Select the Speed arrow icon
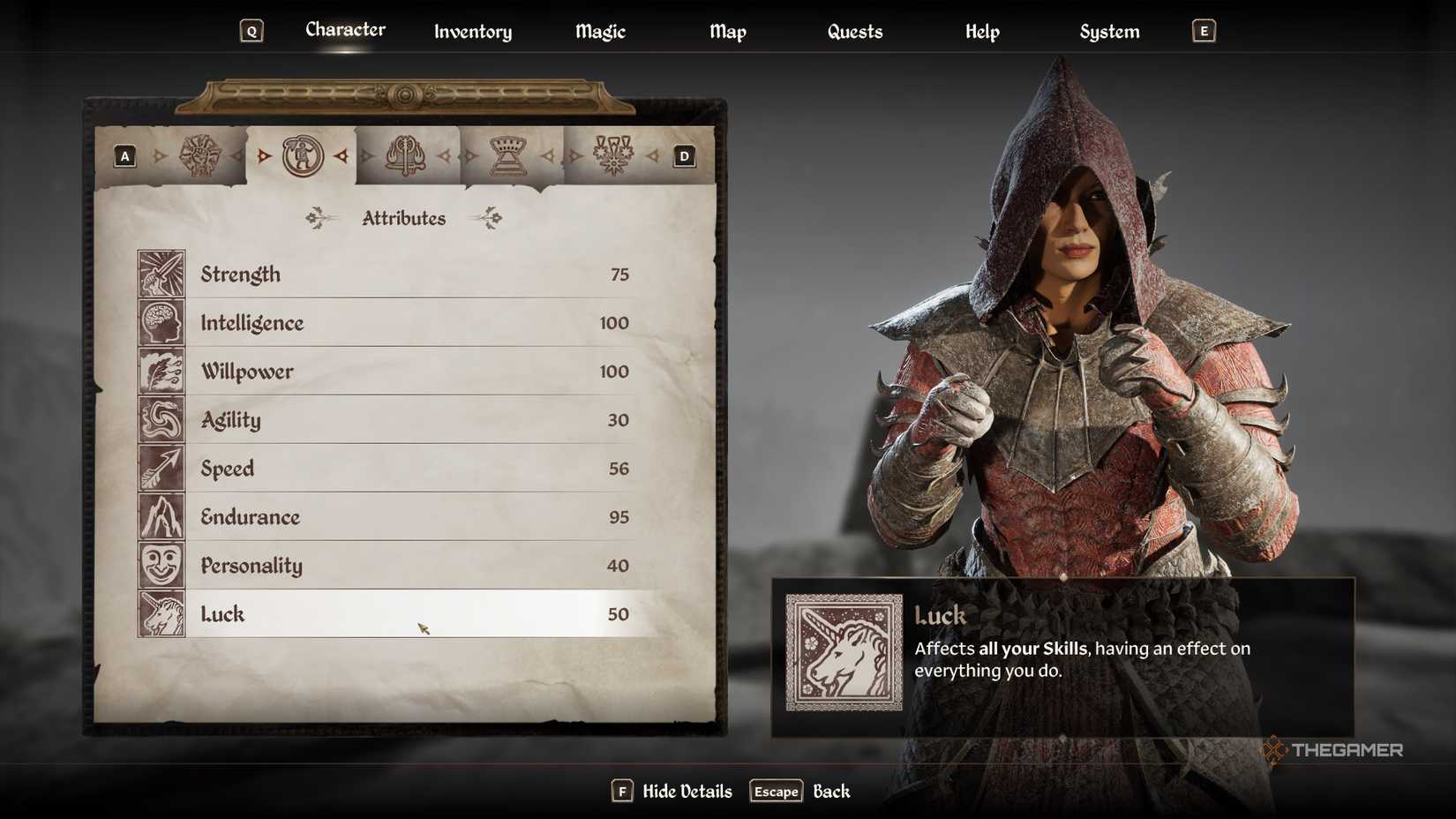1456x819 pixels. pos(161,469)
